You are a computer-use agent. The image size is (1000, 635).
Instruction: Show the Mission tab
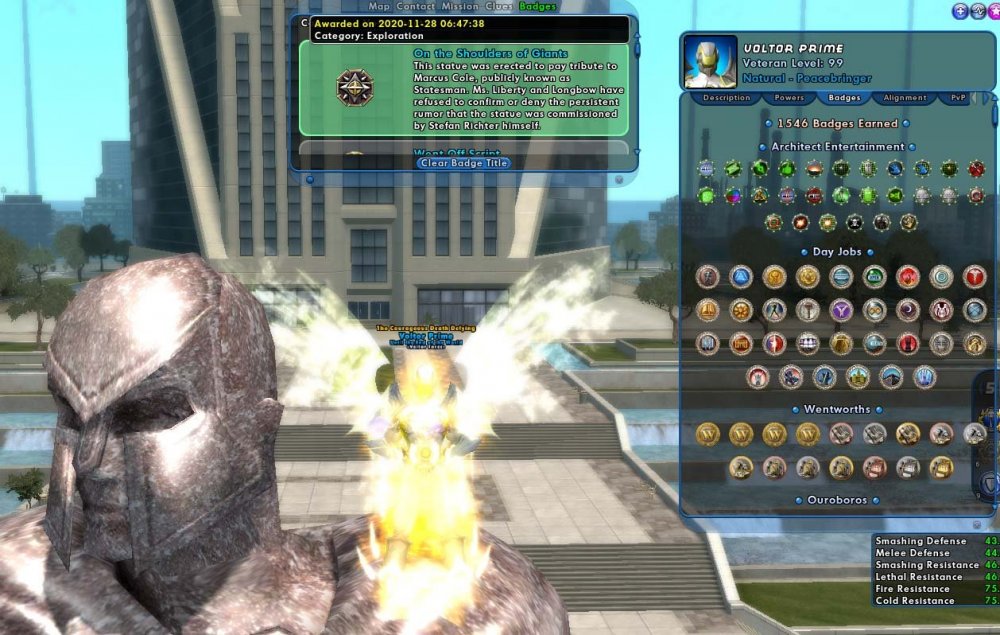[460, 6]
